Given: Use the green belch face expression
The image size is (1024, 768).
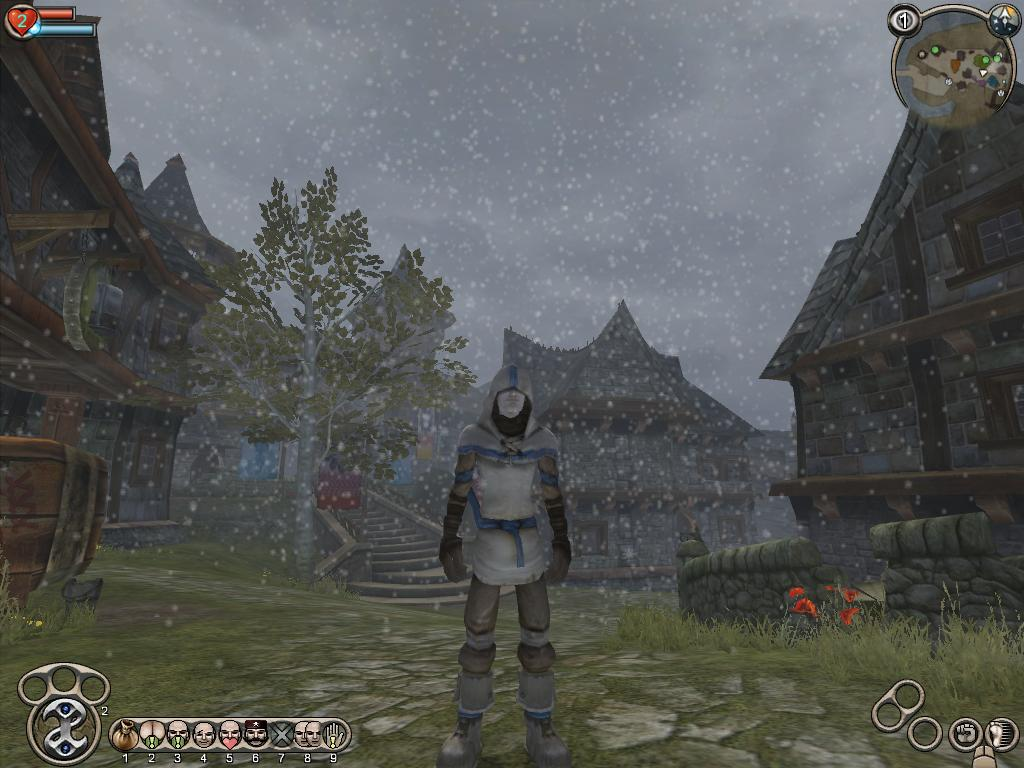Looking at the screenshot, I should 178,735.
